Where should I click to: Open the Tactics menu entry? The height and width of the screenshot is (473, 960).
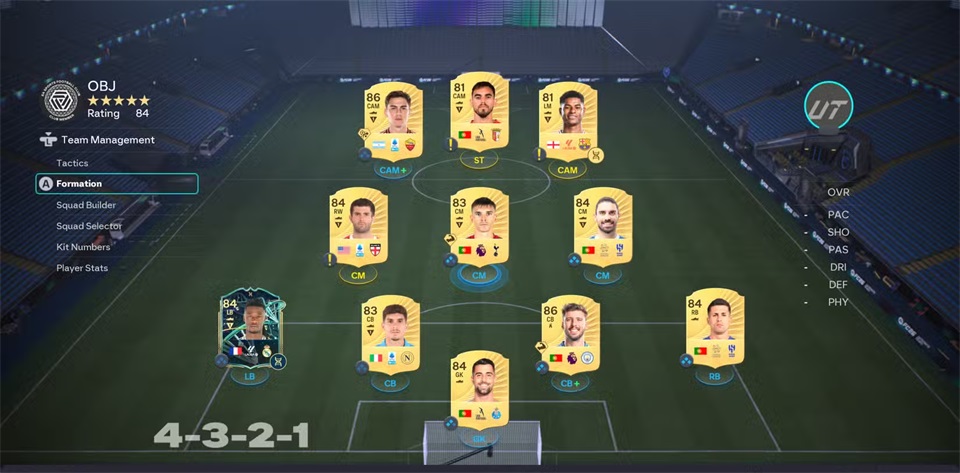coord(72,163)
